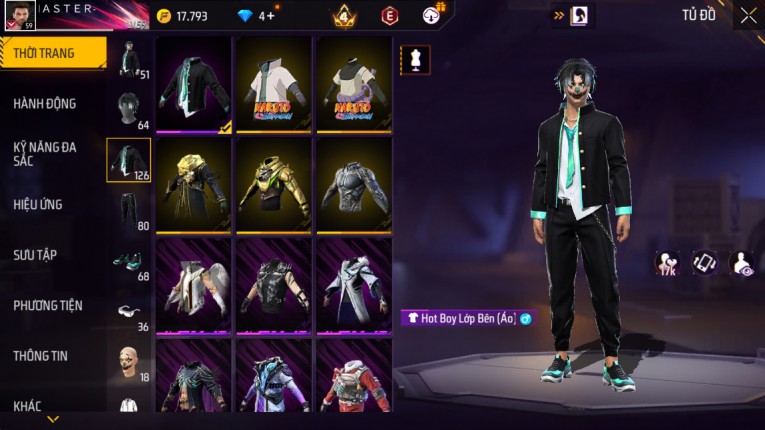Close the wardrobe with the X button

tap(748, 16)
